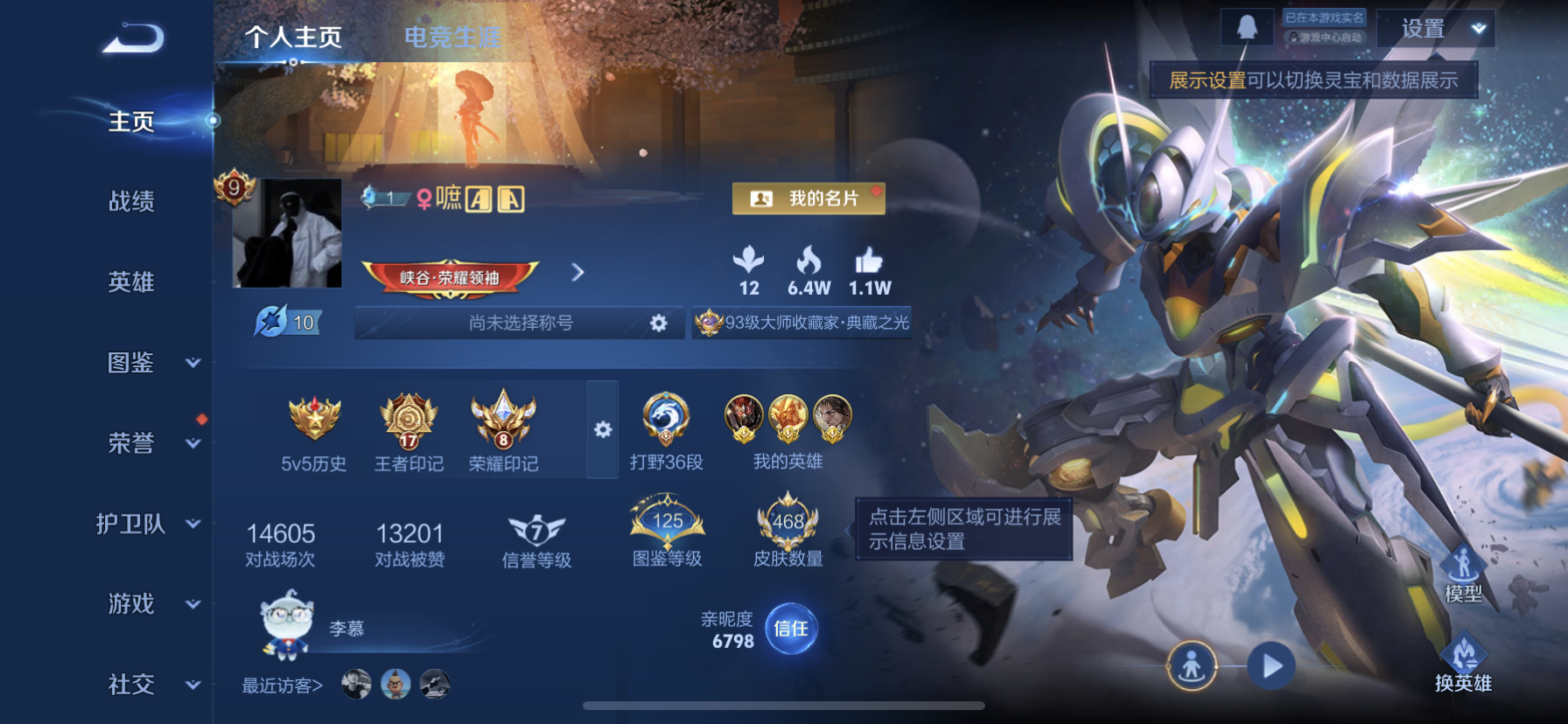
Task: Switch to the 电竞生涯 tab
Action: 451,38
